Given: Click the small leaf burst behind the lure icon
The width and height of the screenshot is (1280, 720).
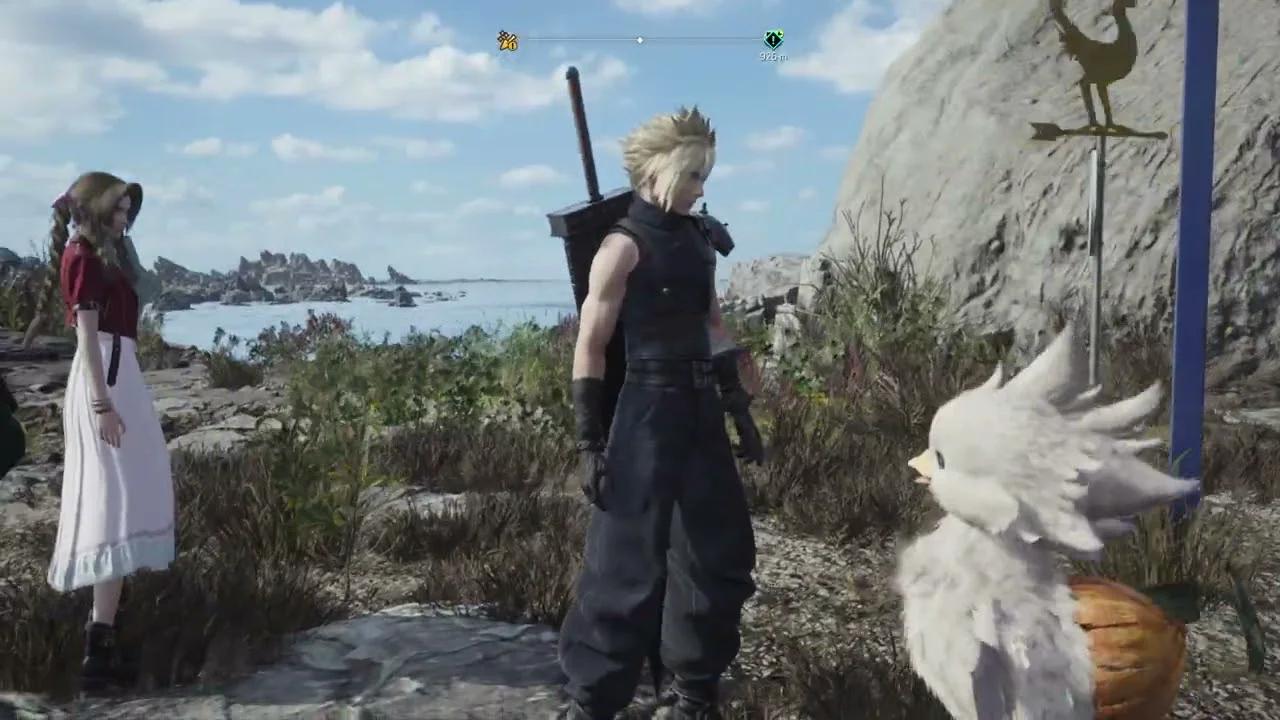Looking at the screenshot, I should point(502,32).
